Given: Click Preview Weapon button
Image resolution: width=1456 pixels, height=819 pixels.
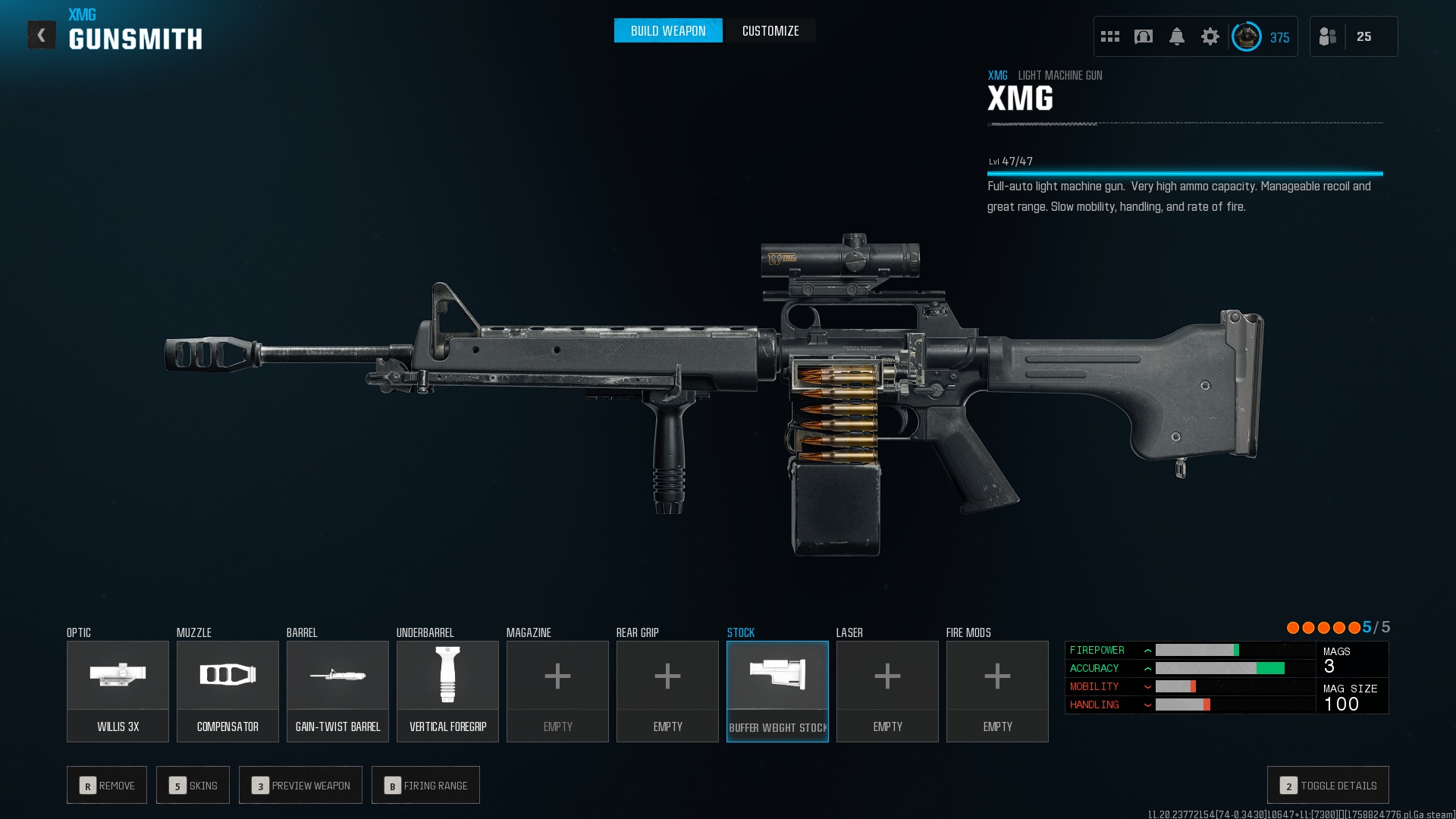Looking at the screenshot, I should (300, 785).
